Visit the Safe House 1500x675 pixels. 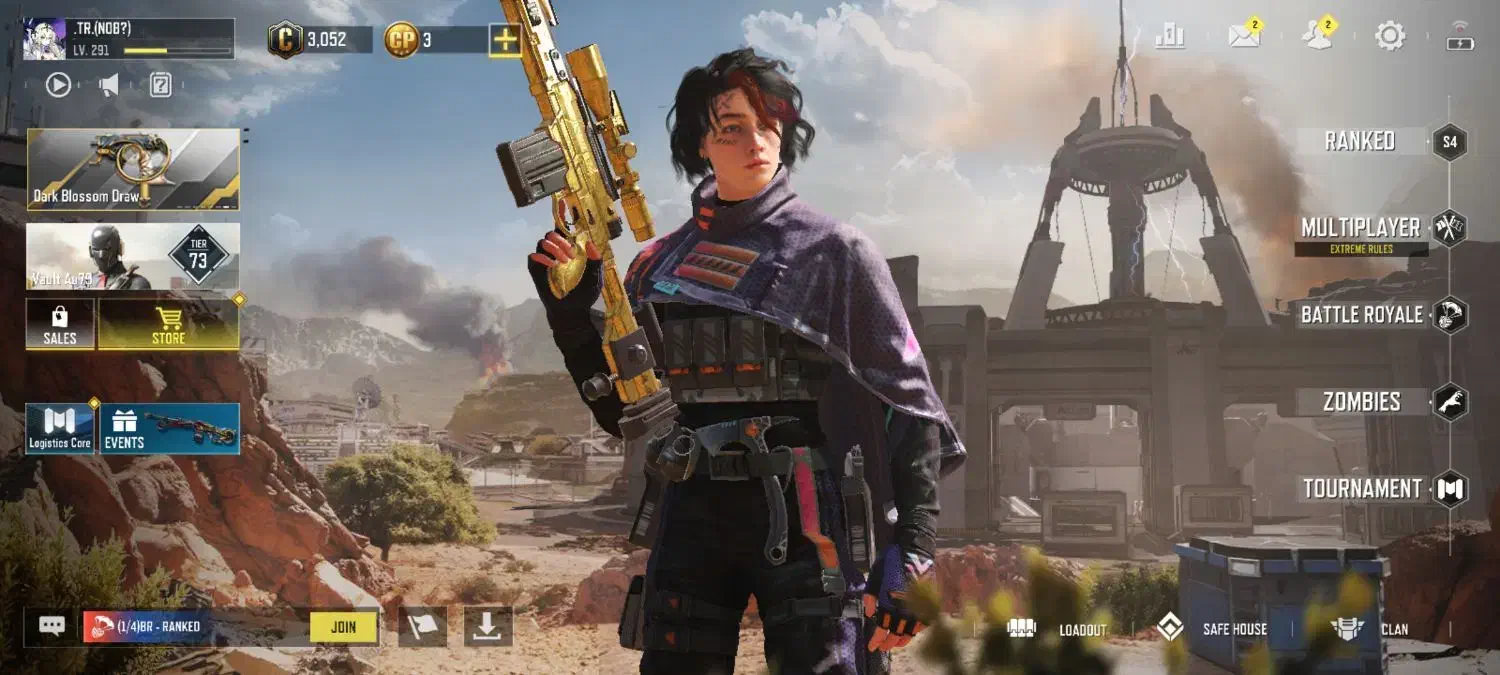coord(1212,629)
